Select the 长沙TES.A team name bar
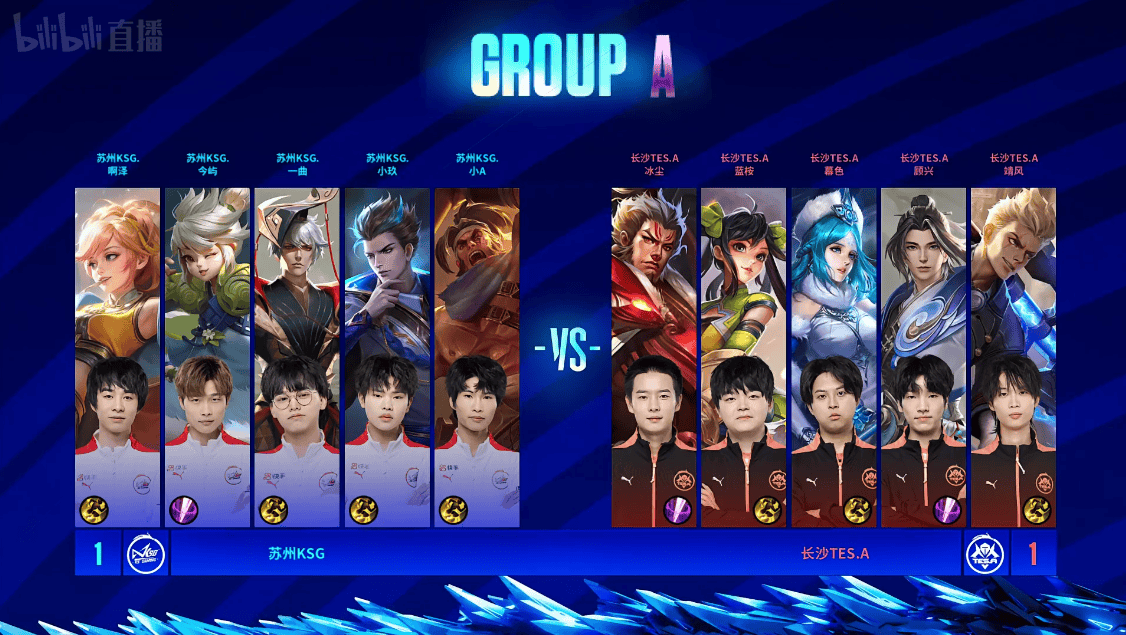This screenshot has height=635, width=1126. (835, 553)
